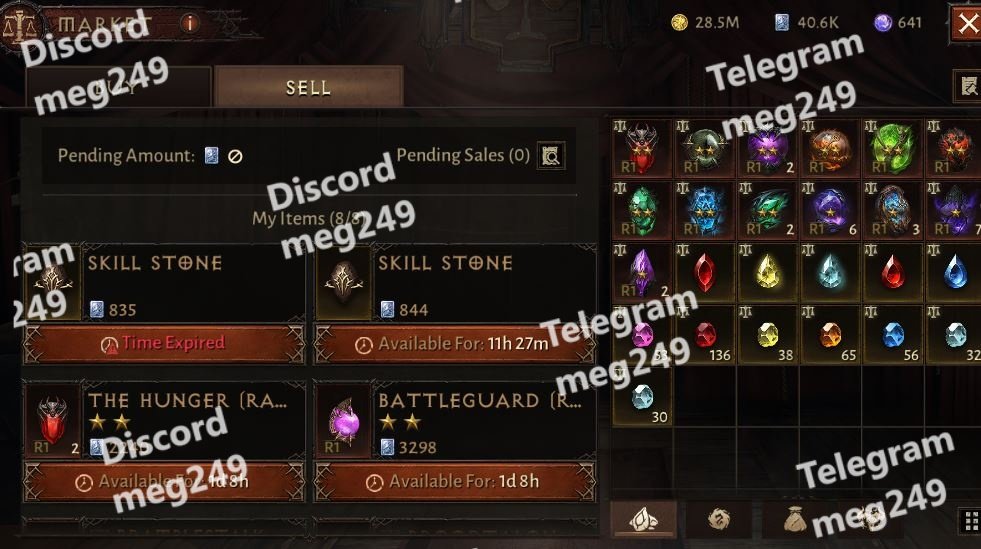981x549 pixels.
Task: Select the Sell tab
Action: coord(308,87)
